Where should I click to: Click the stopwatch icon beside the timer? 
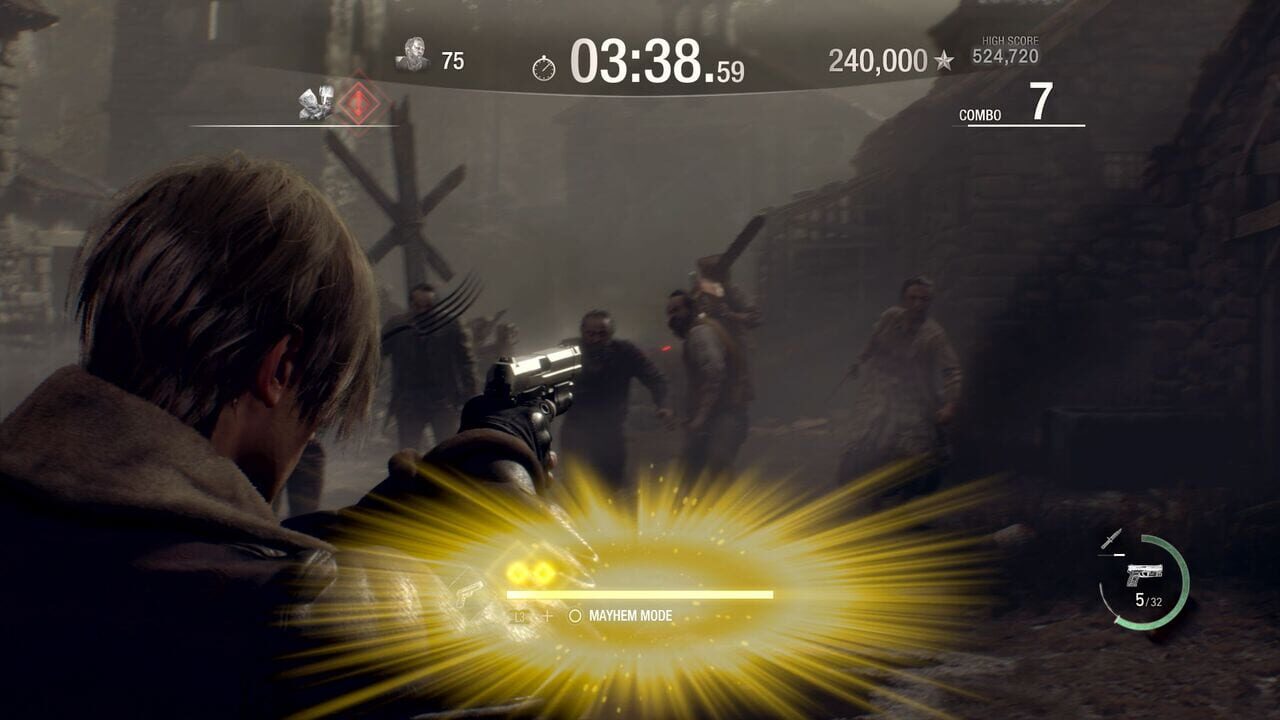click(x=544, y=67)
